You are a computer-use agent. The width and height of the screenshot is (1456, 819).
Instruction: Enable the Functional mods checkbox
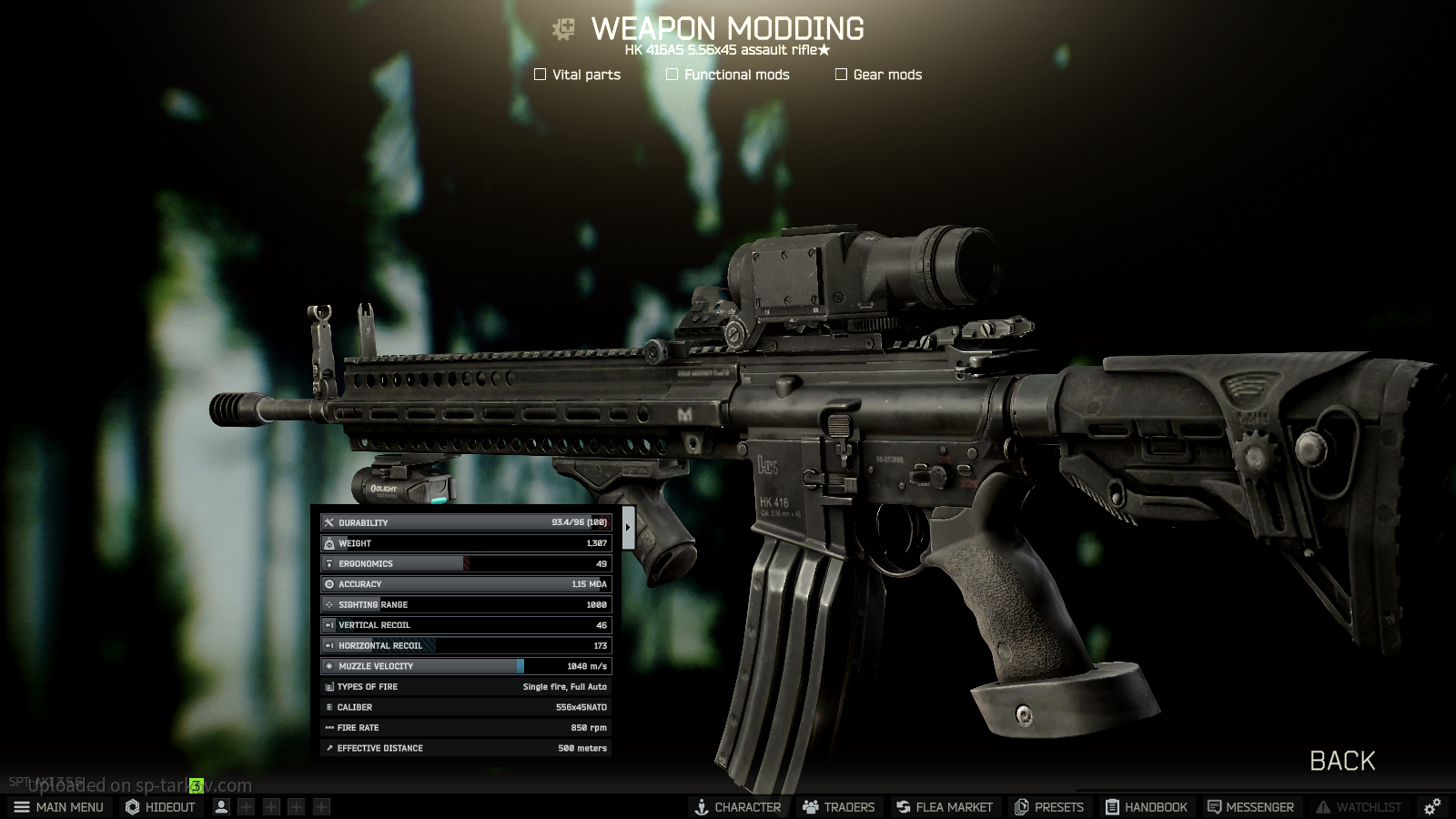672,75
